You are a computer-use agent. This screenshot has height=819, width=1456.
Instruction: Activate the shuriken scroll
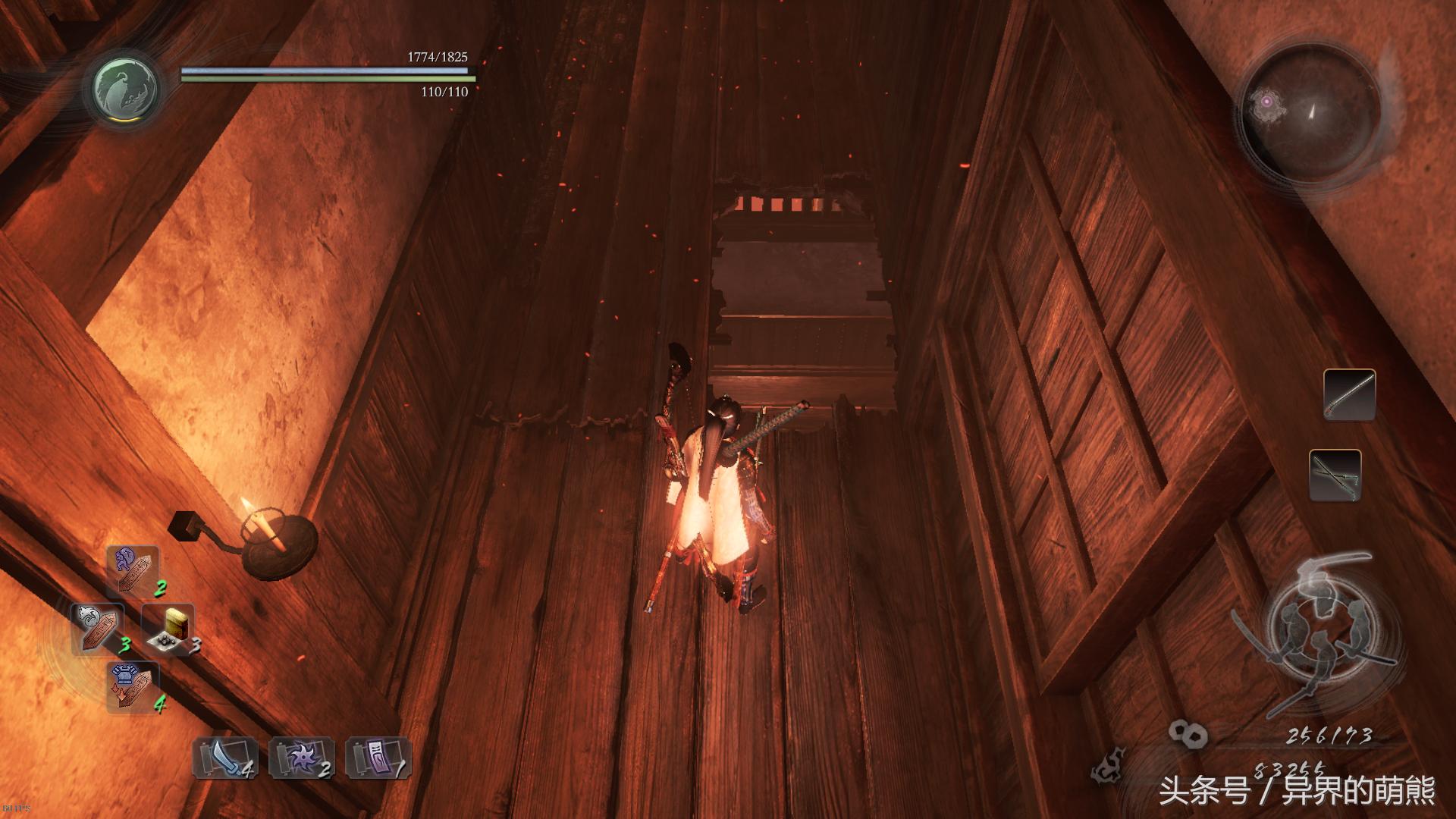pos(301,758)
